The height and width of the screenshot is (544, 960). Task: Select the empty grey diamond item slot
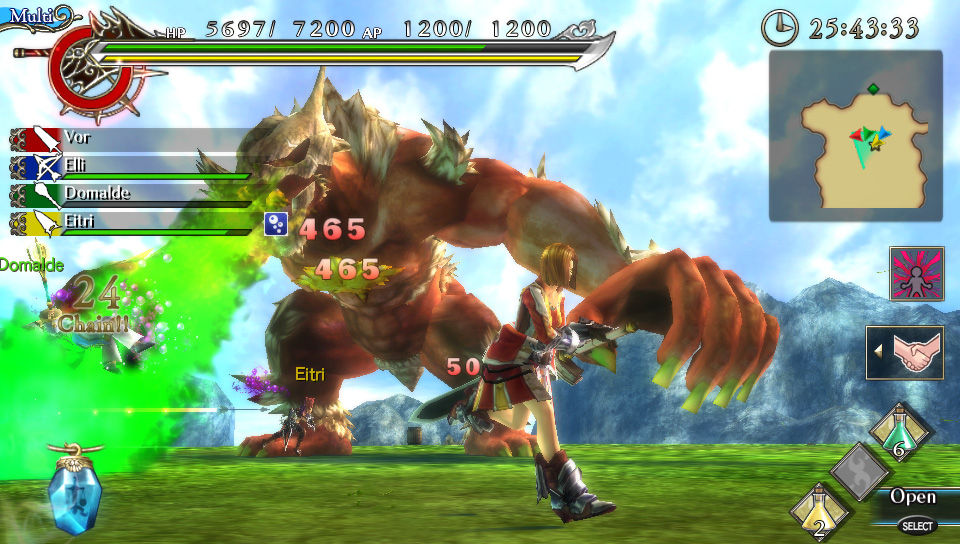click(860, 470)
